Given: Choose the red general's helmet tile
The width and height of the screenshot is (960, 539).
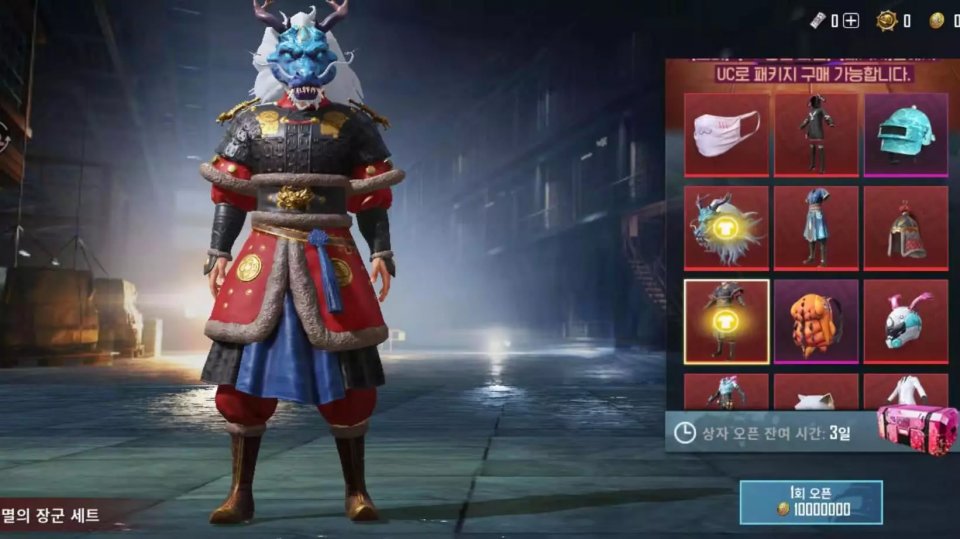Looking at the screenshot, I should tap(906, 228).
